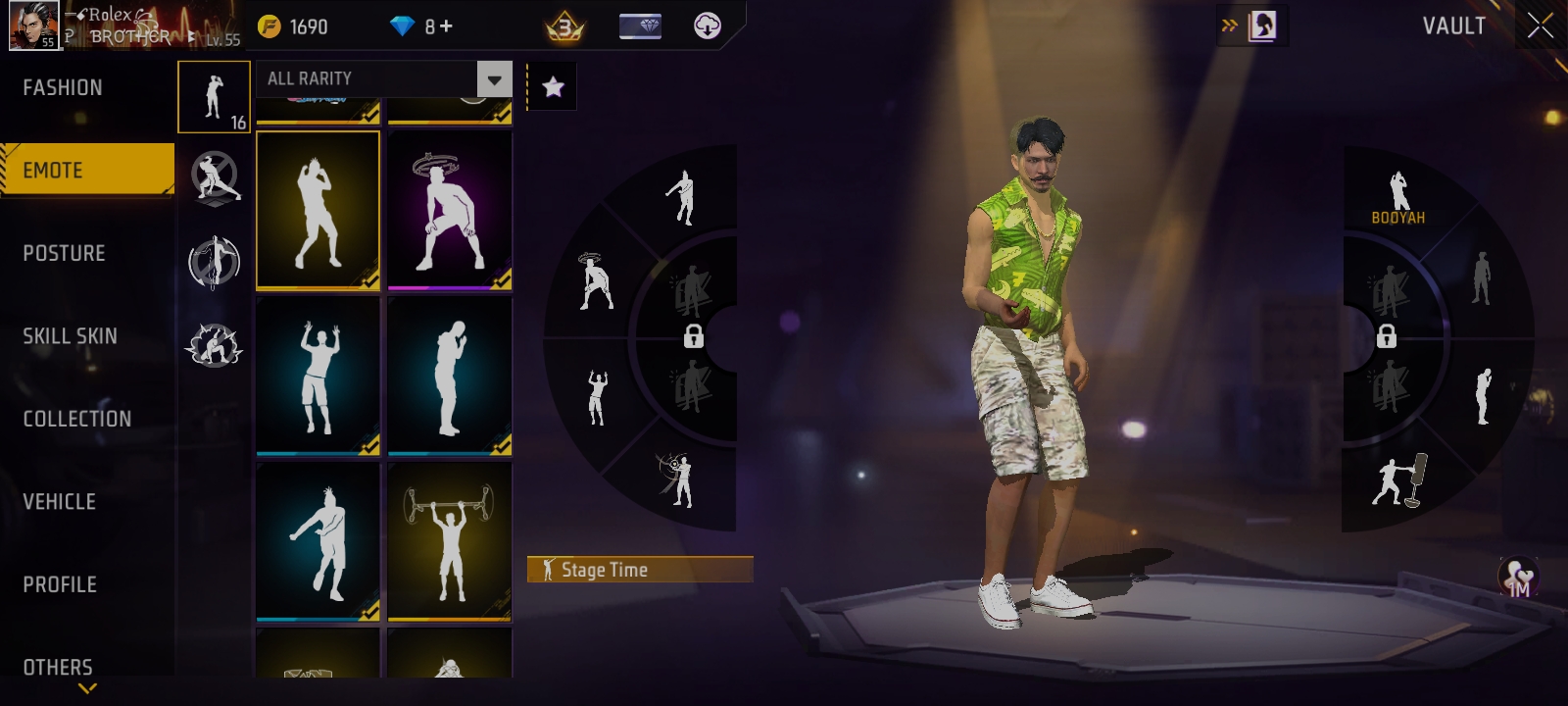
Task: Click the VAULT button
Action: 1453,26
